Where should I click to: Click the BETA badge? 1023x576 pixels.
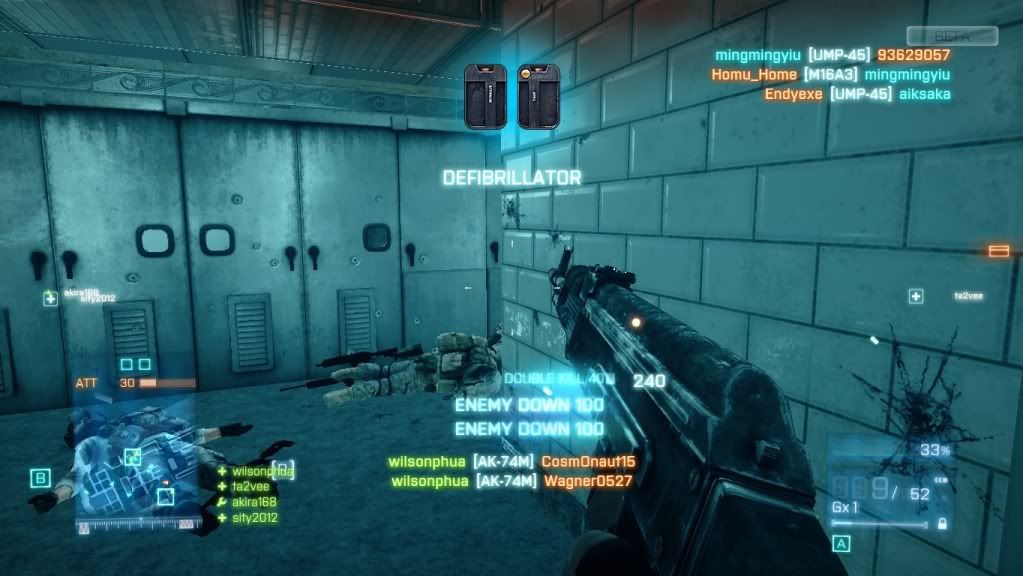click(x=952, y=36)
